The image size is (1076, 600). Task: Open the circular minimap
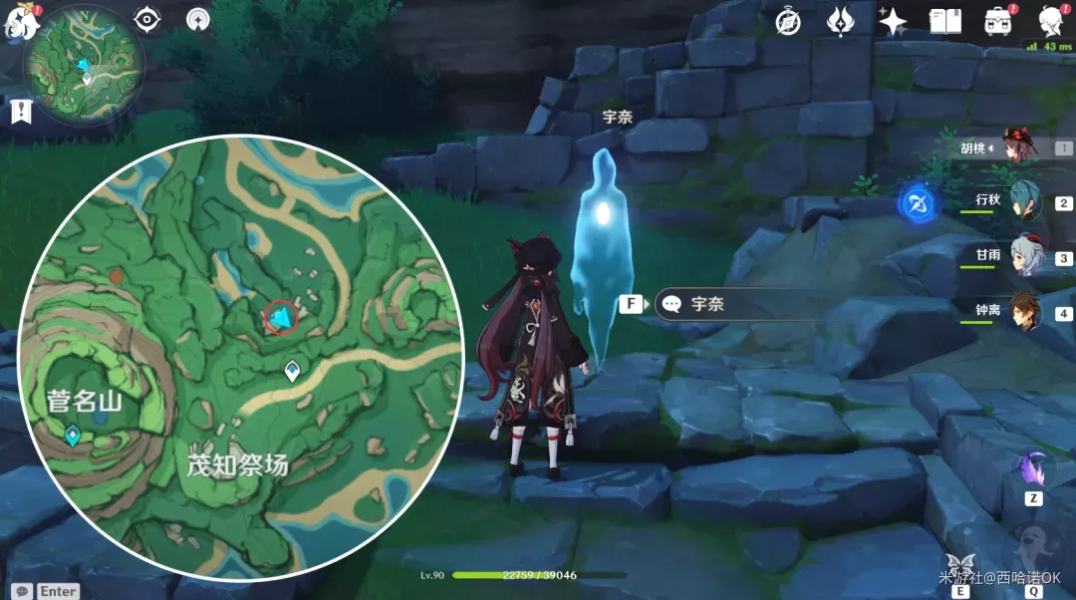click(x=87, y=63)
